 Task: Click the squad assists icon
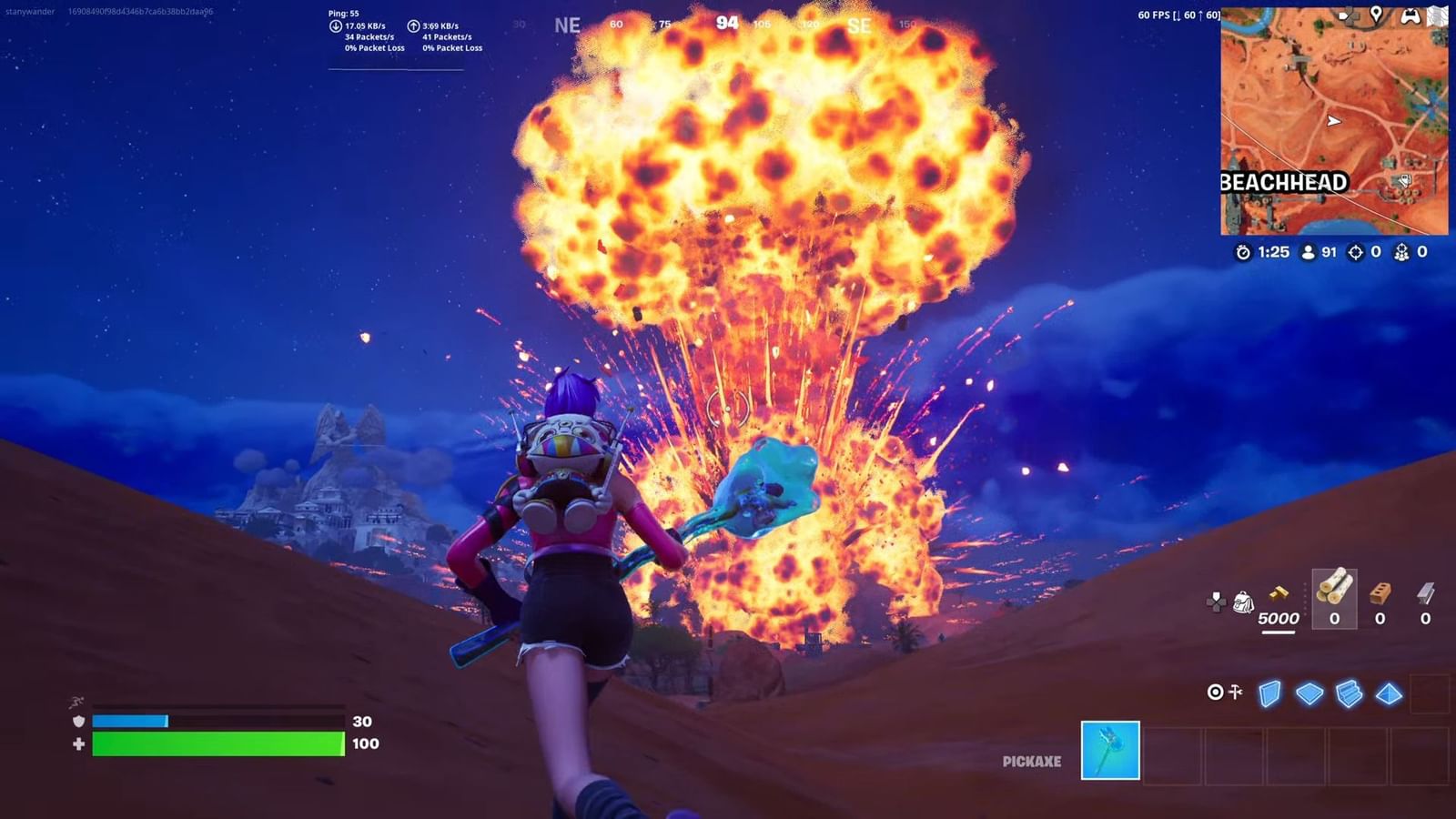(x=1401, y=252)
